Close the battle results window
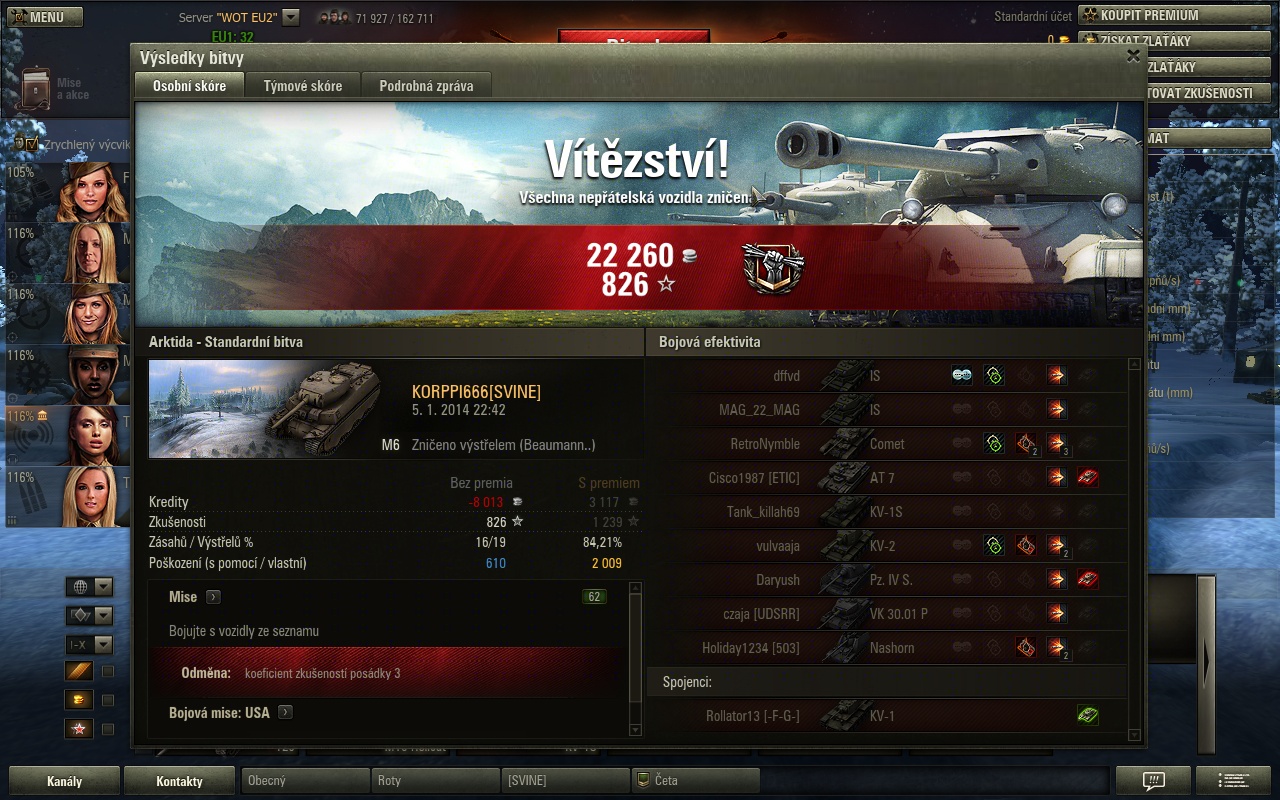The image size is (1280, 800). [1133, 57]
